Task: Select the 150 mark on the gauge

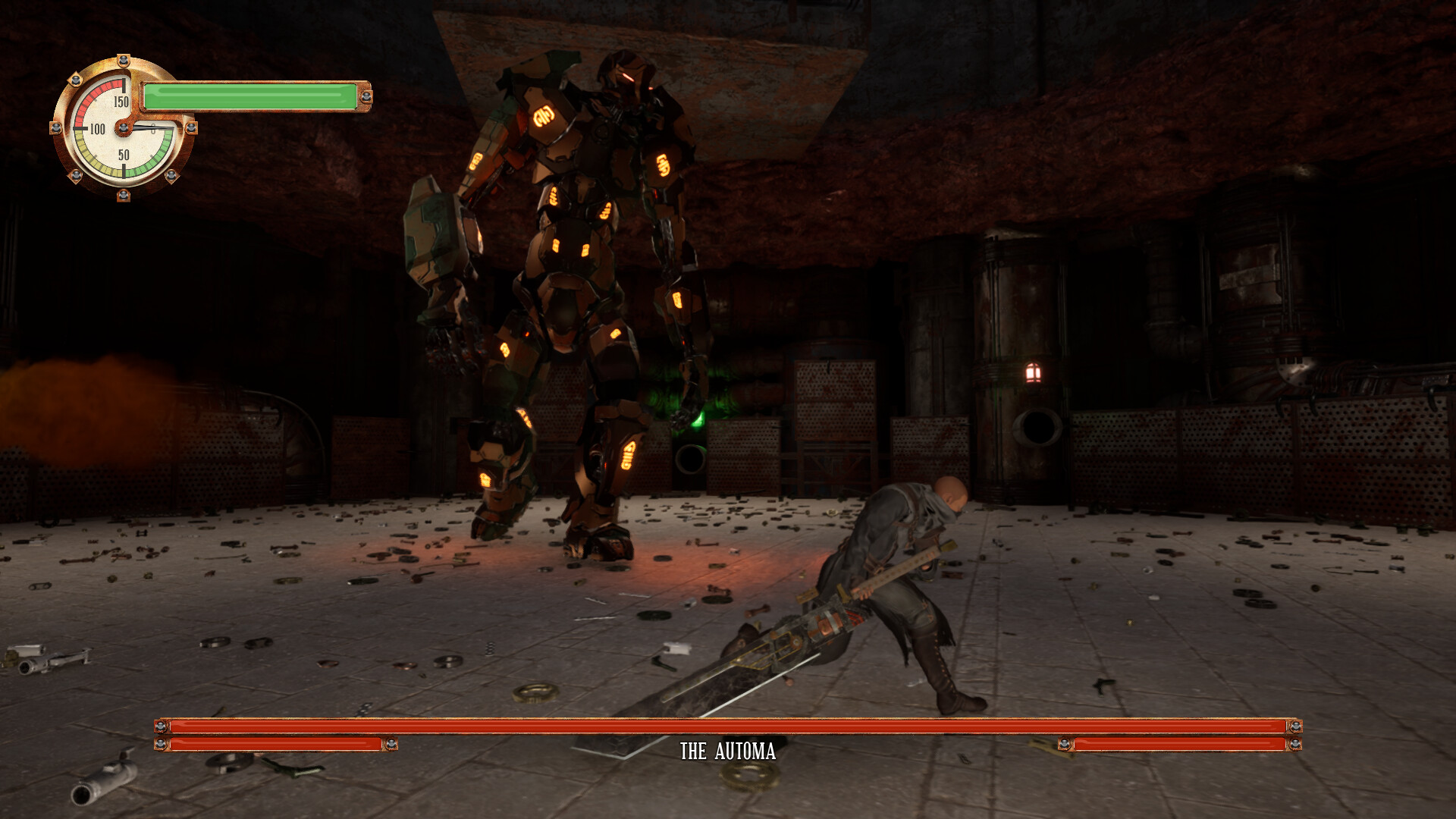Action: [x=121, y=103]
